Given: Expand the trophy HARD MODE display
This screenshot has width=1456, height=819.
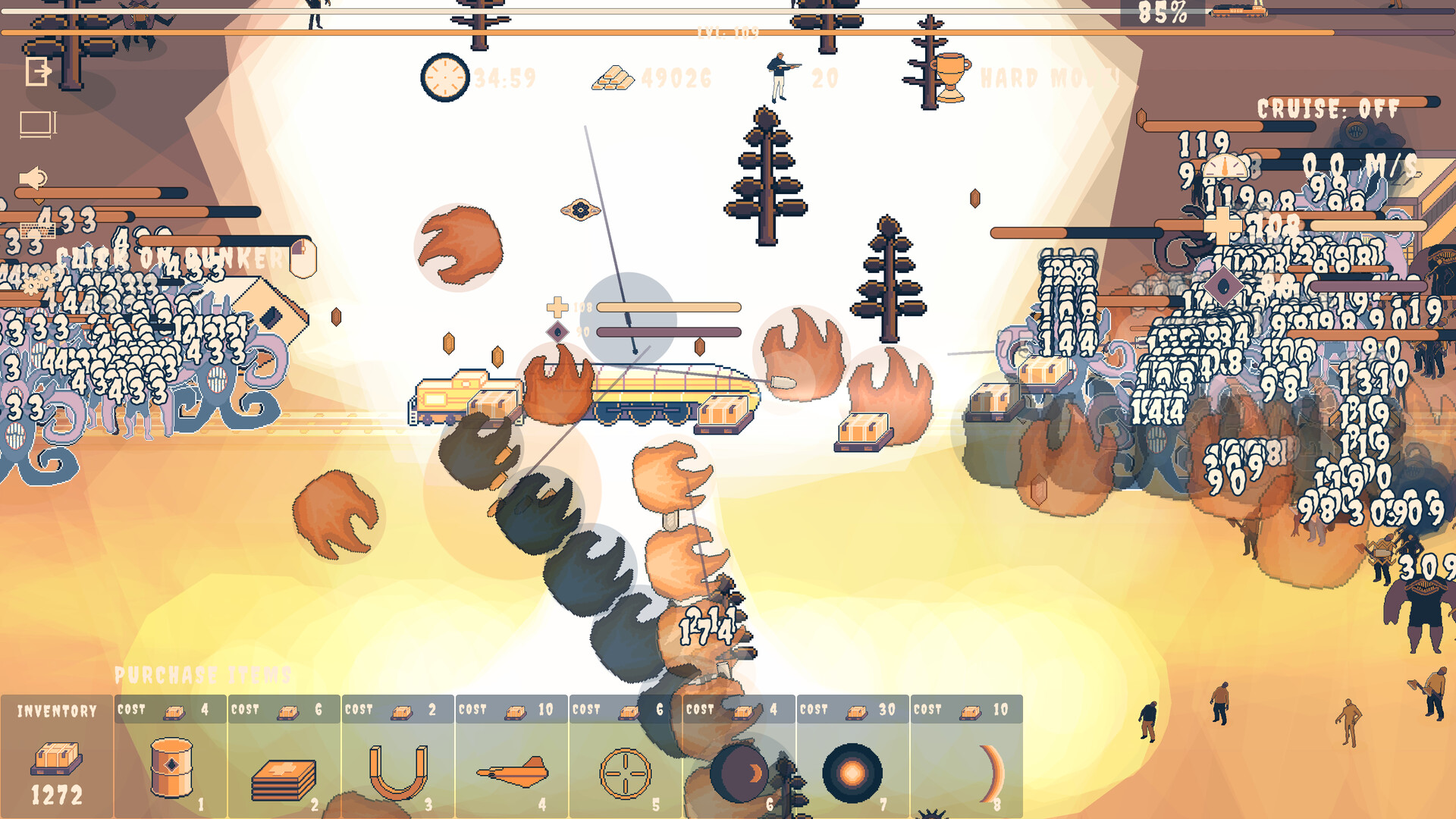Looking at the screenshot, I should 950,76.
